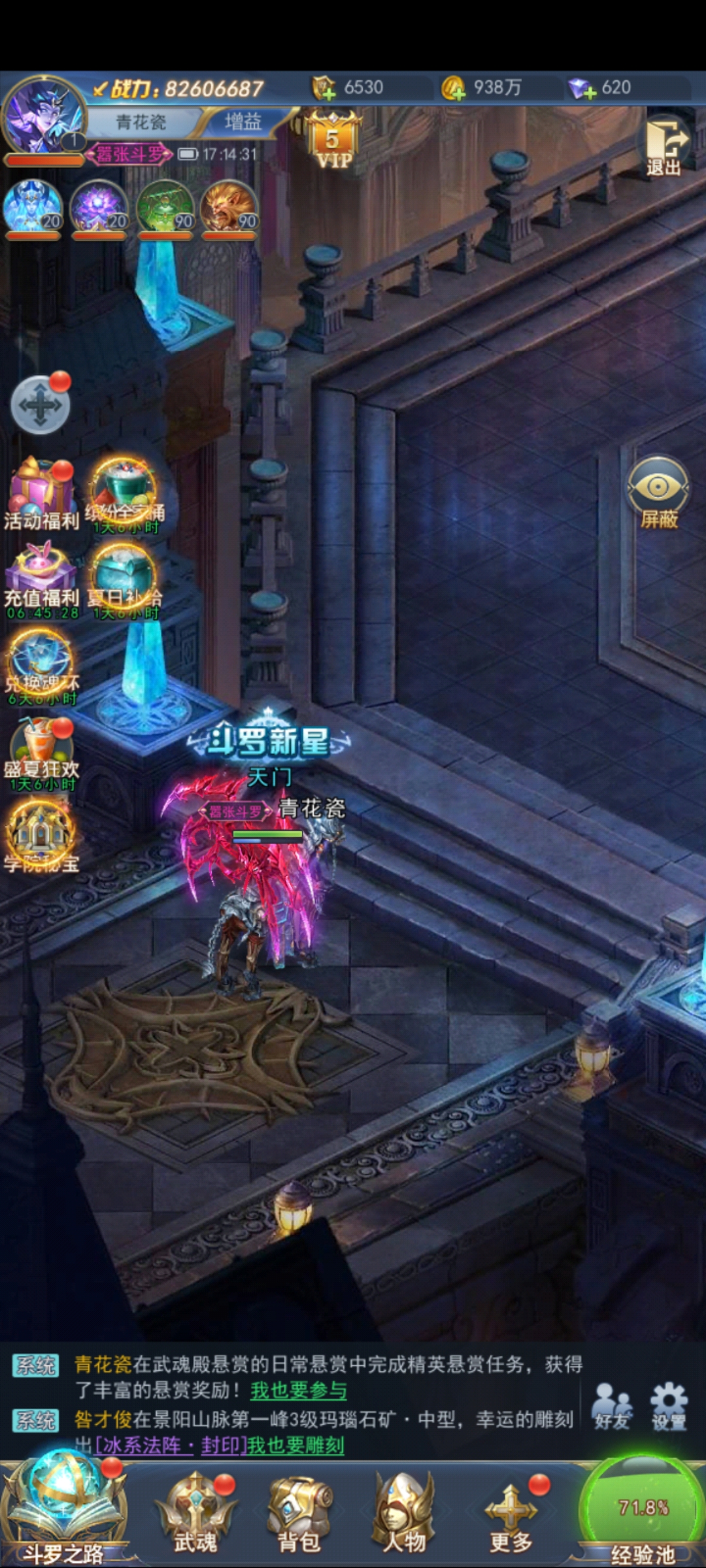Open the 斗罗之路 menu
This screenshot has width=706, height=1568.
[63, 1512]
